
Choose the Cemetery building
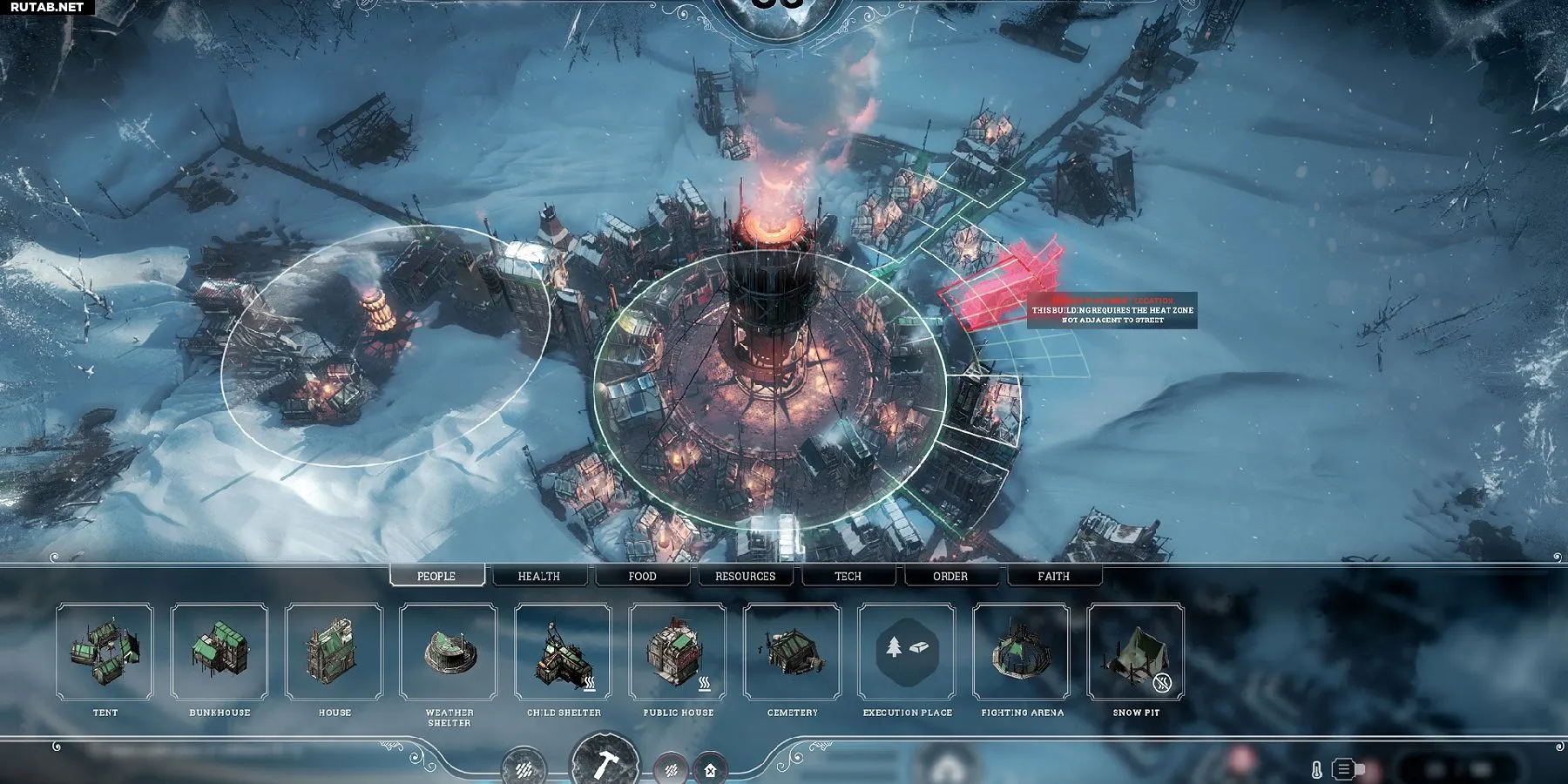793,652
